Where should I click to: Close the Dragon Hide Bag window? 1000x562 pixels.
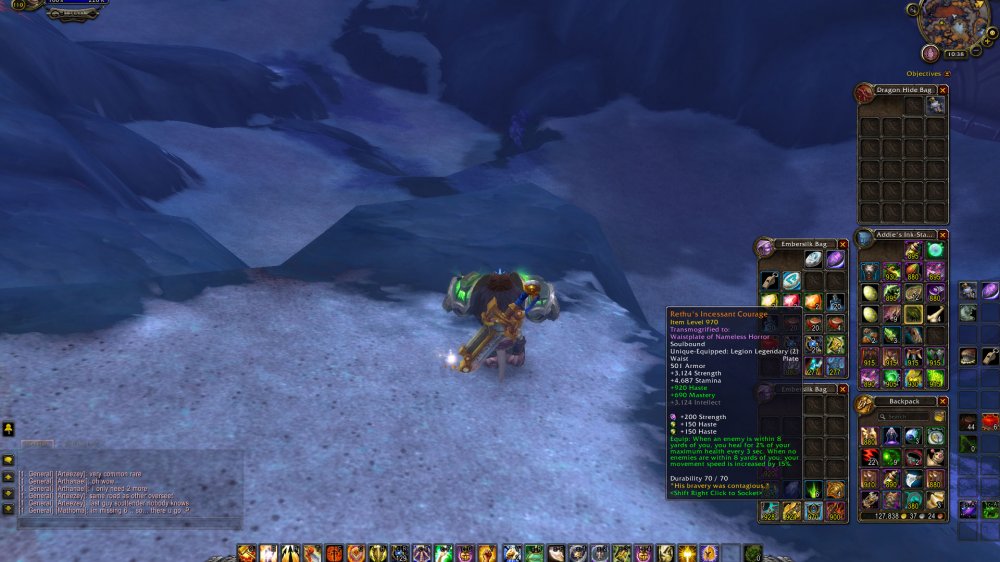943,90
